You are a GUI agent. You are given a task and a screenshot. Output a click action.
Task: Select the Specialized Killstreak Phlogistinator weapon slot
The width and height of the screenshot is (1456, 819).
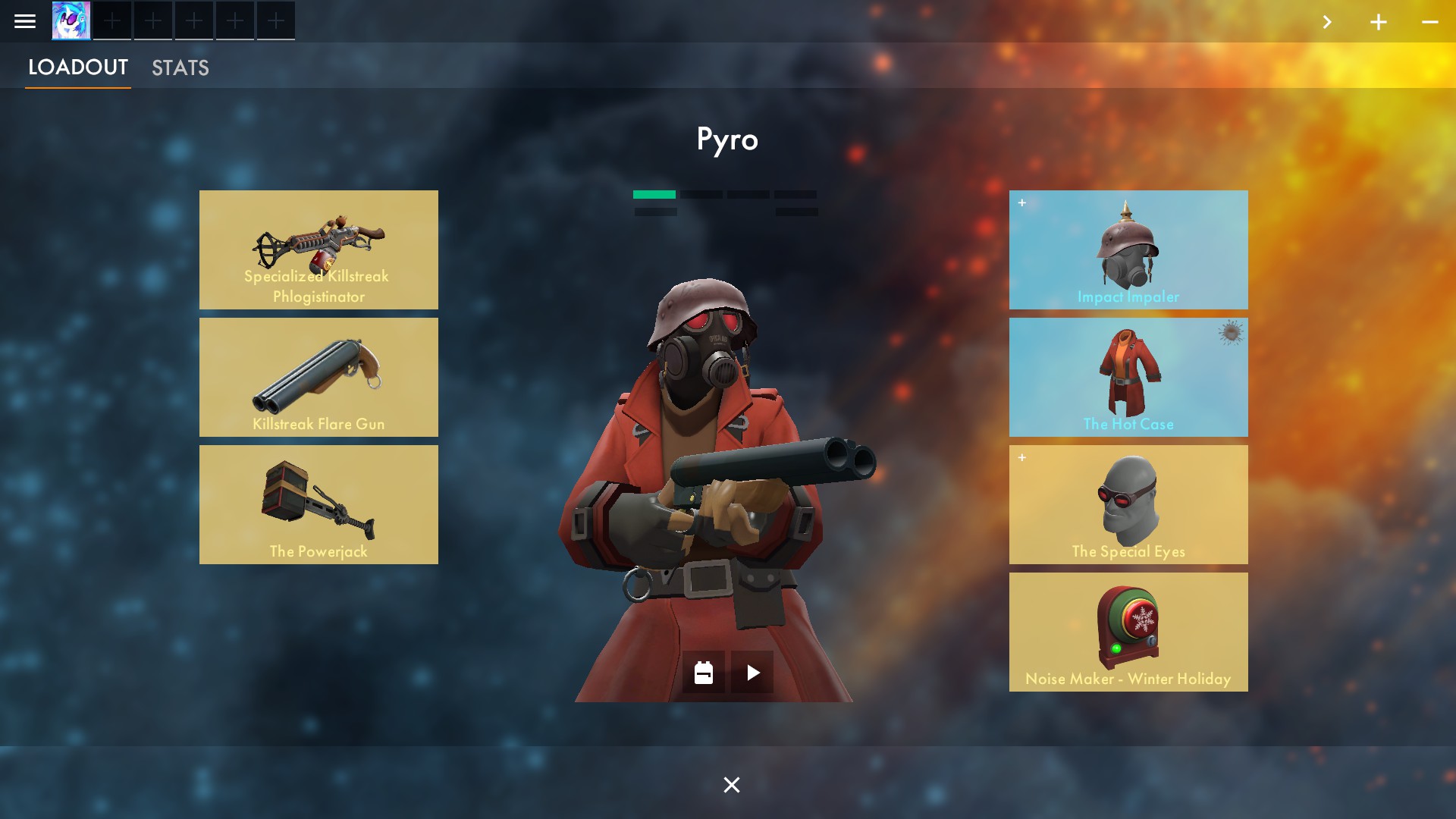318,249
